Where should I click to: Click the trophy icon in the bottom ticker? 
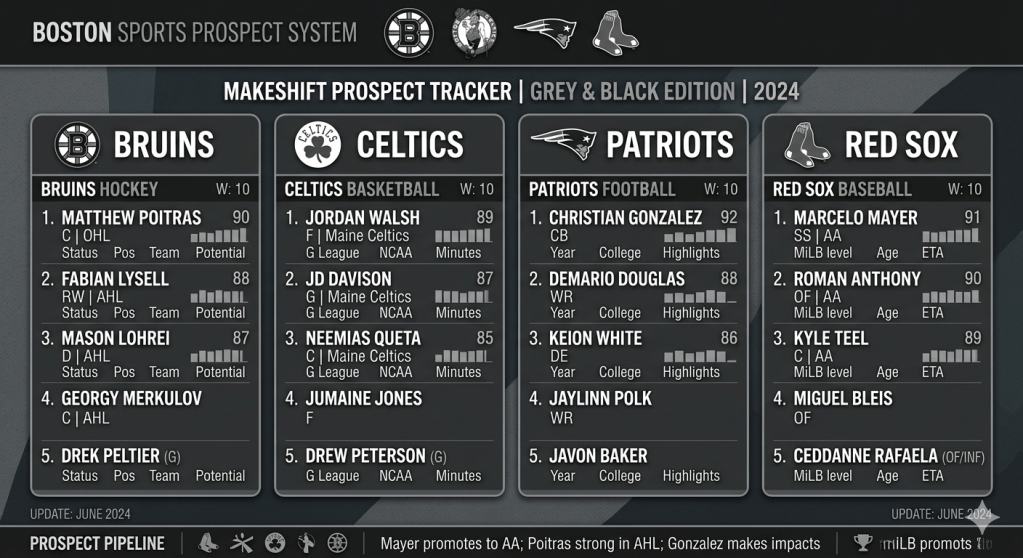tap(863, 543)
